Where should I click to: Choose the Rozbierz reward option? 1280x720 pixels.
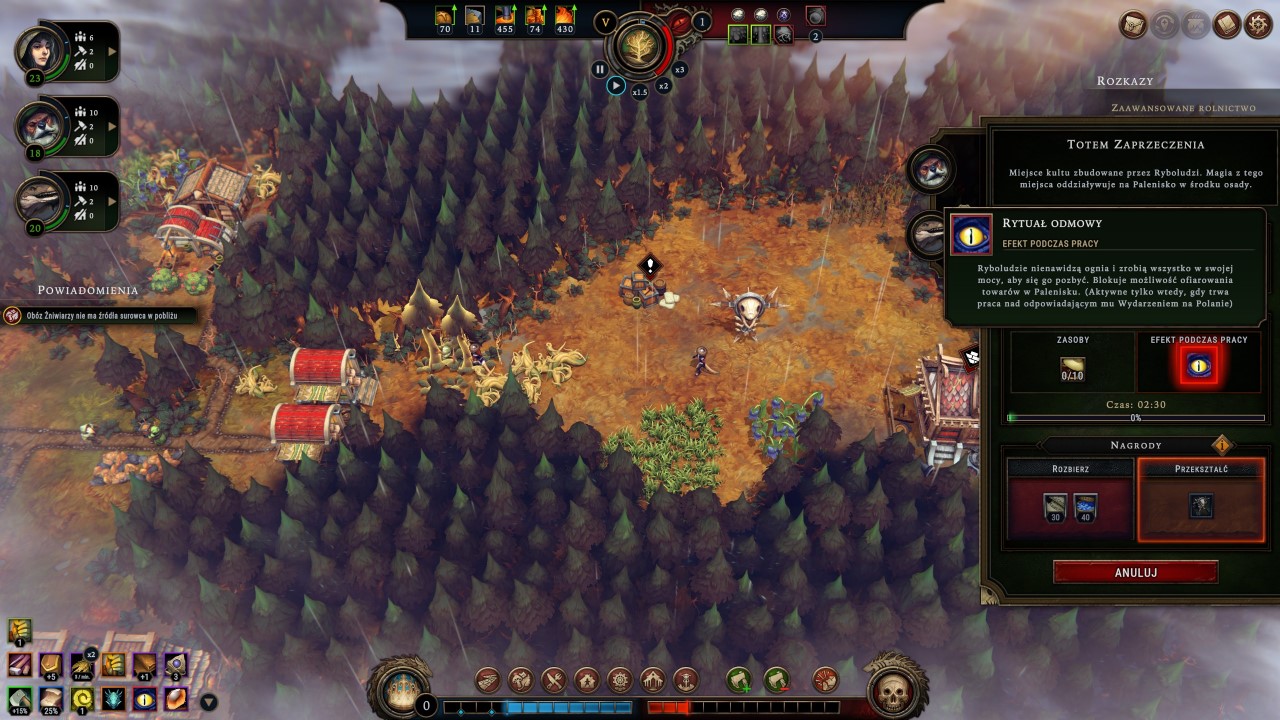tap(1069, 499)
